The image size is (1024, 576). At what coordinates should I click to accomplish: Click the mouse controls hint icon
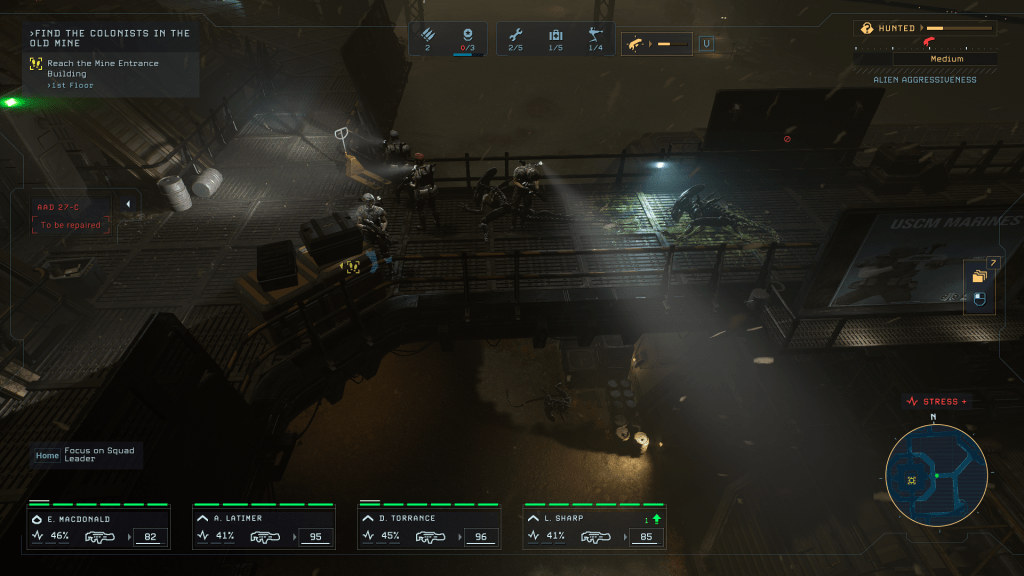coord(979,298)
